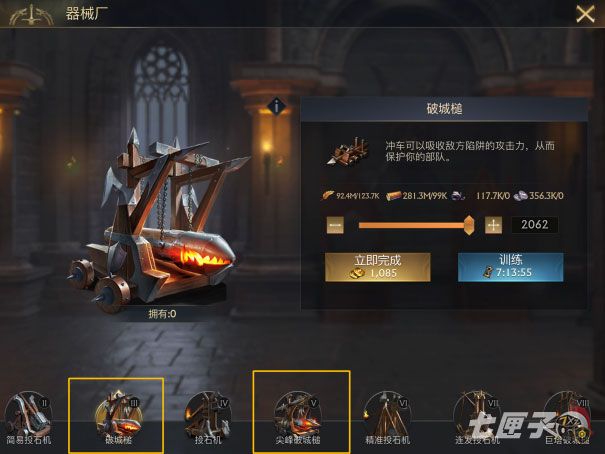Select the 精准投石机 tier VI unit
Screen dimensions: 605x454
[x=385, y=415]
